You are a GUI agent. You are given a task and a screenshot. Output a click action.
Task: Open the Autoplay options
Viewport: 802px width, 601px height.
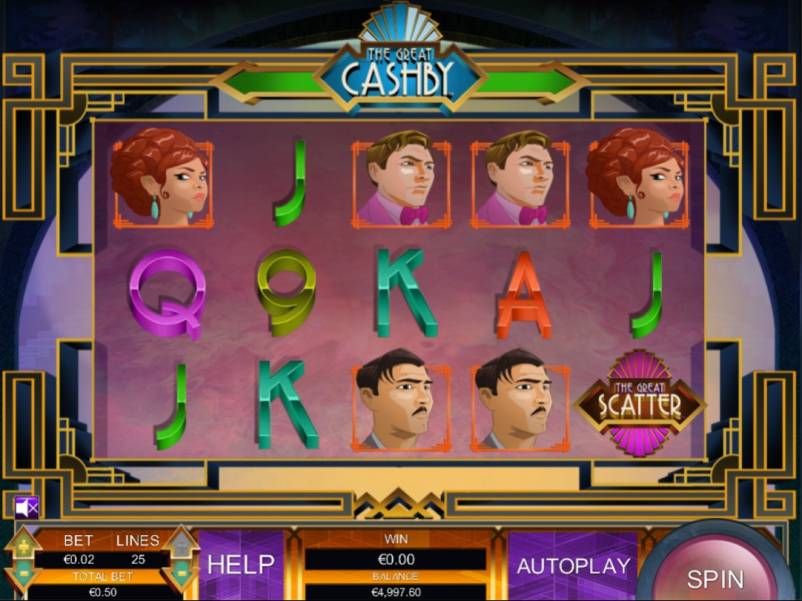coord(573,566)
